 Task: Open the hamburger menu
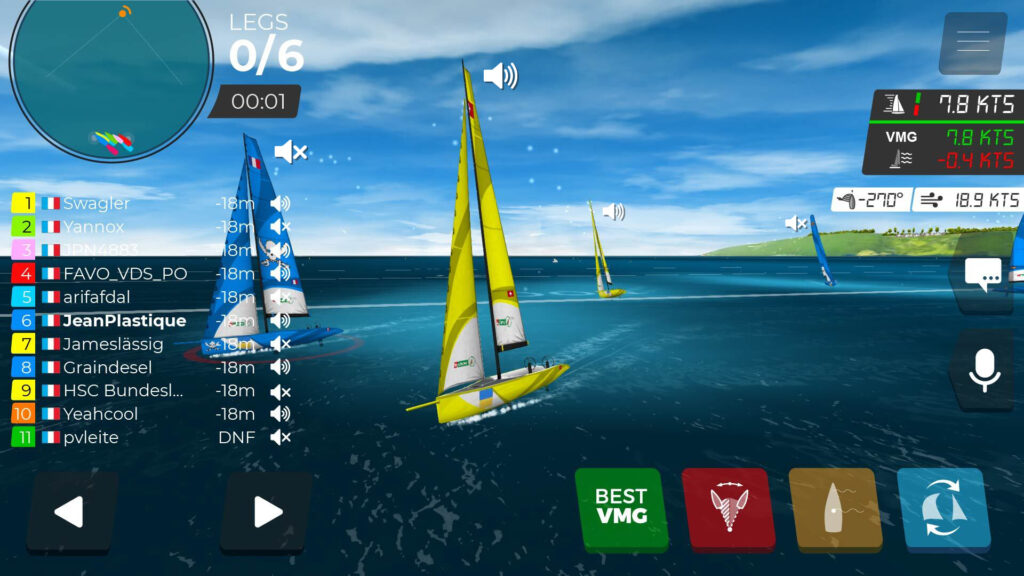click(x=972, y=42)
